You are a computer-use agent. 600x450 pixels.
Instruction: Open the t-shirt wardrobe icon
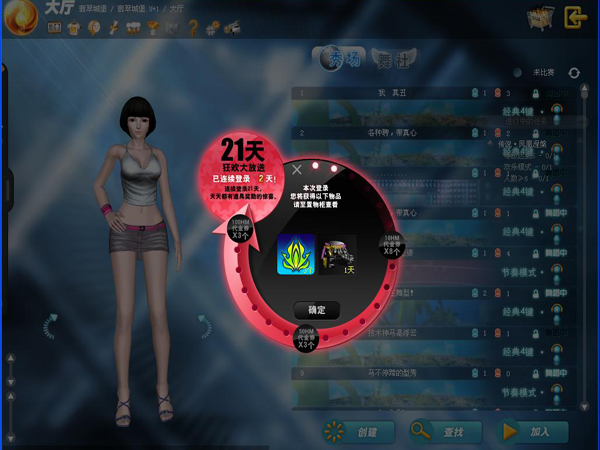click(72, 28)
